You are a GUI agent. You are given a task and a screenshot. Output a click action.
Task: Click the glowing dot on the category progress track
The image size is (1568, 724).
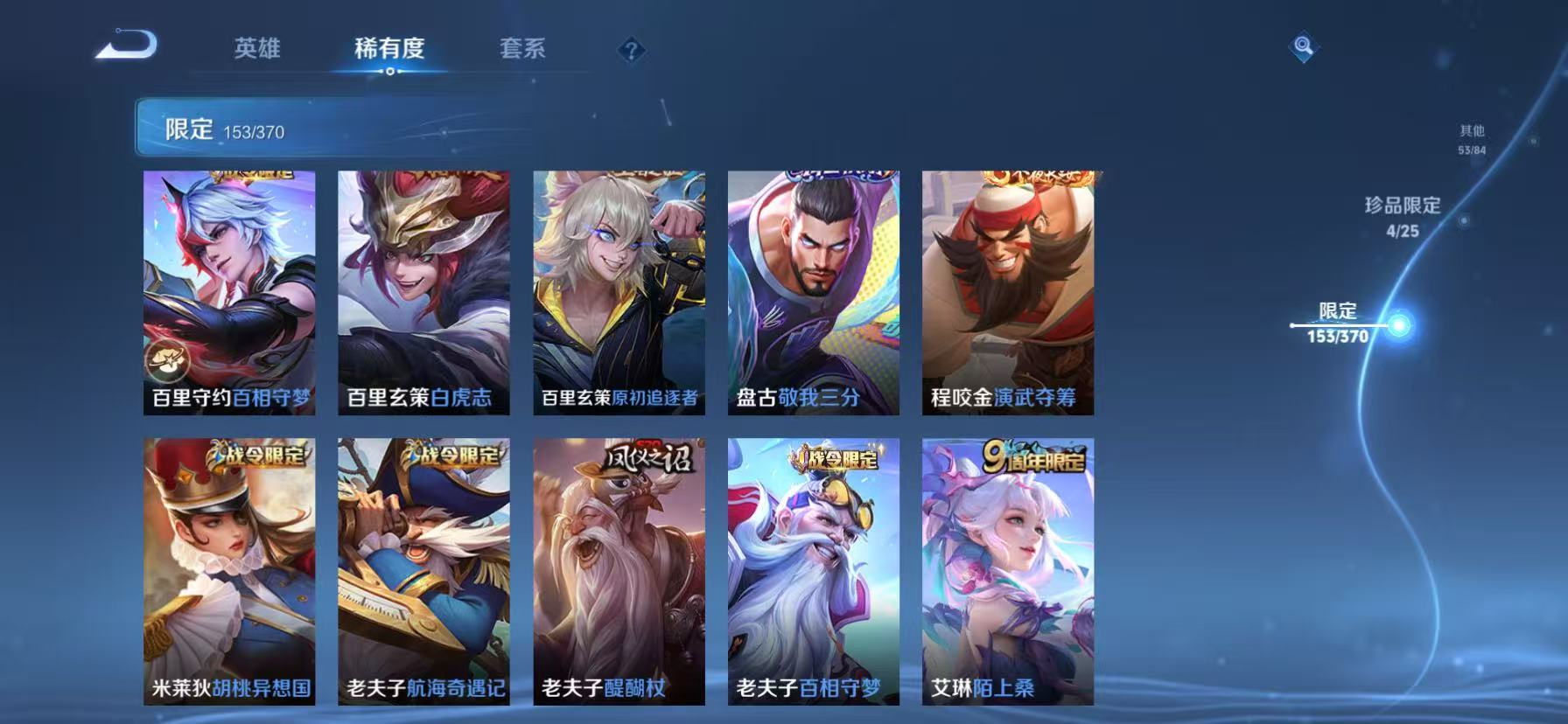tap(1401, 324)
